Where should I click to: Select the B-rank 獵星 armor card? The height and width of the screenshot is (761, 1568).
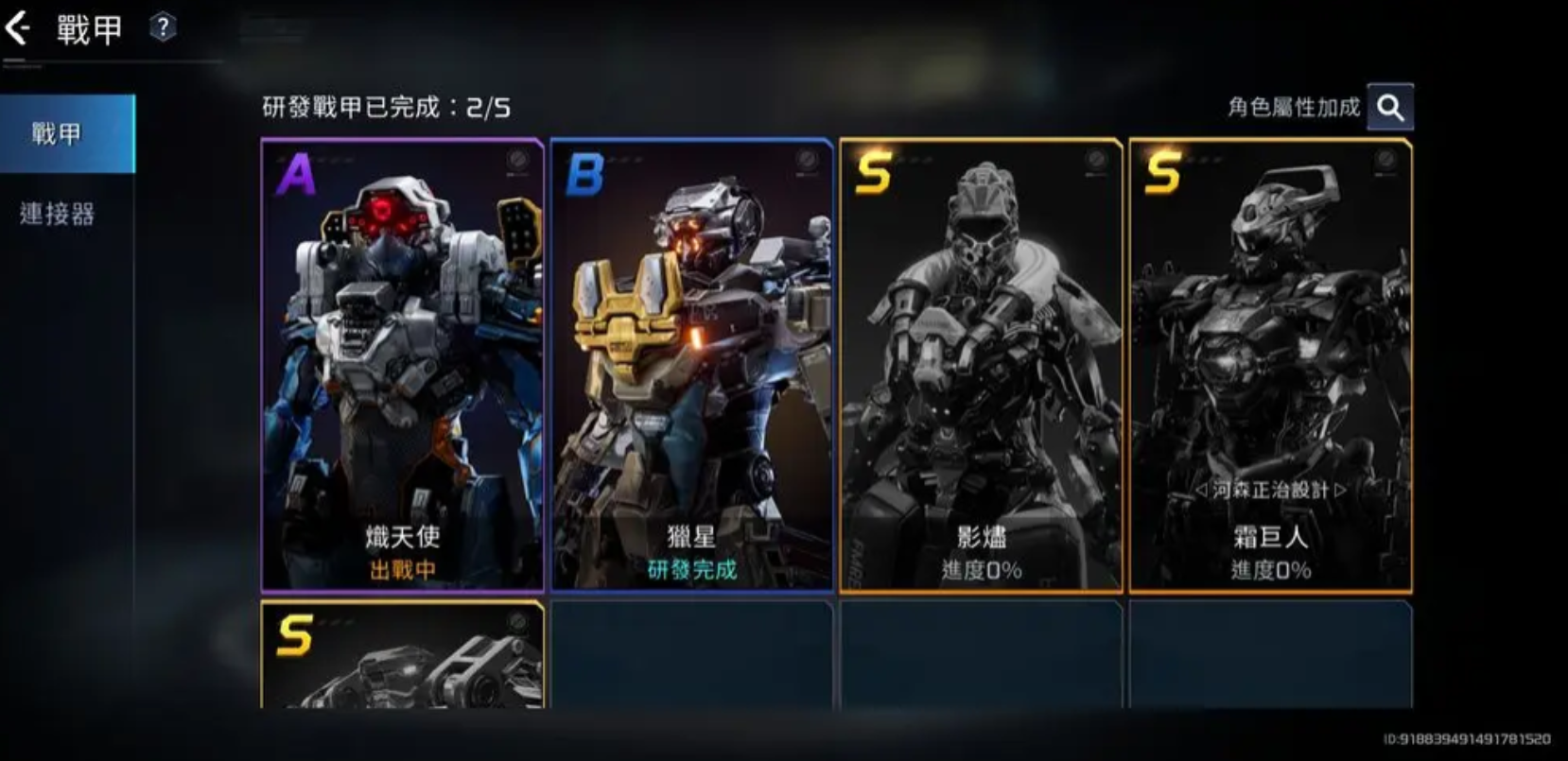click(692, 365)
